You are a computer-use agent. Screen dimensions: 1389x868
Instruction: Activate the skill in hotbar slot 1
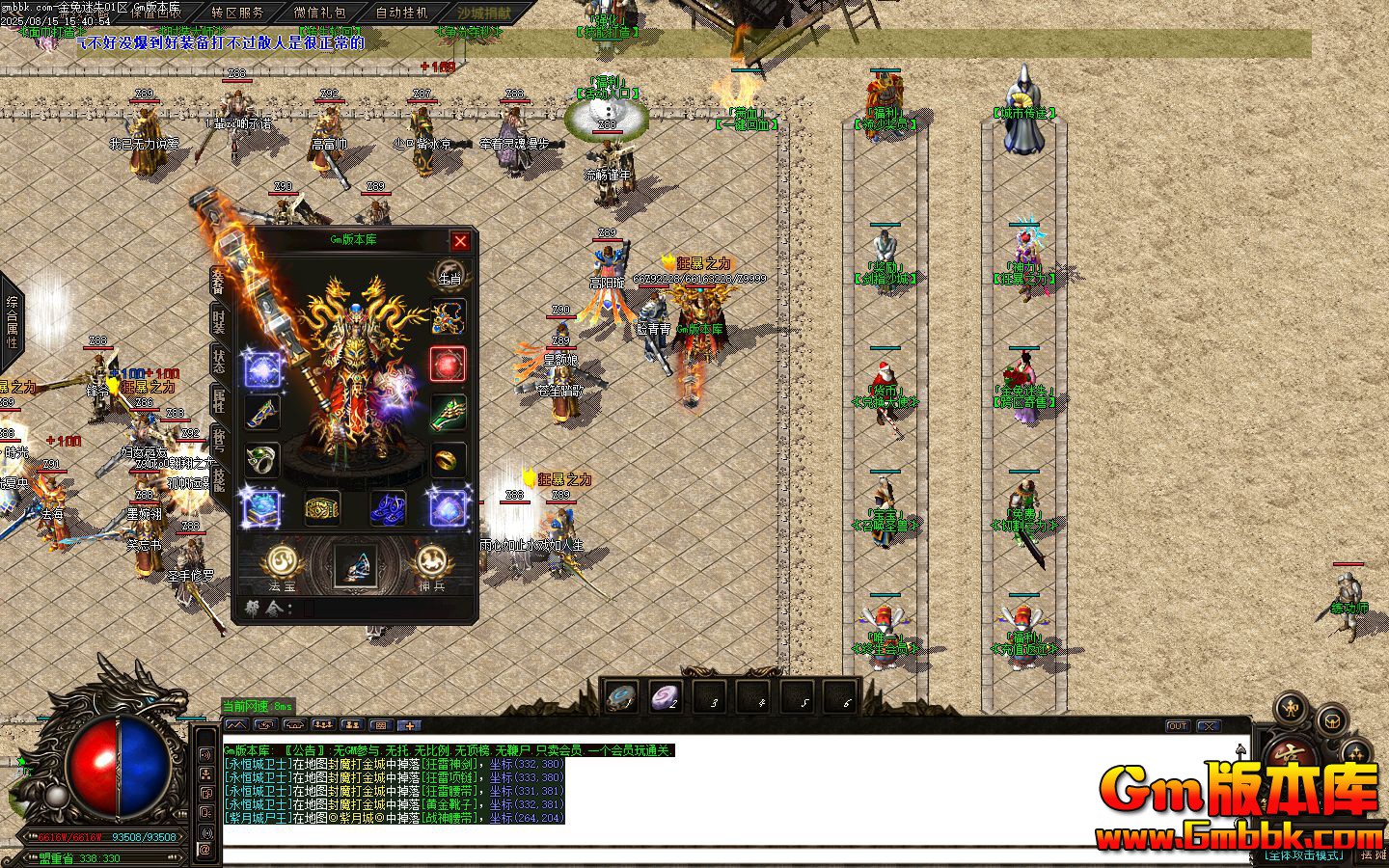(x=622, y=698)
